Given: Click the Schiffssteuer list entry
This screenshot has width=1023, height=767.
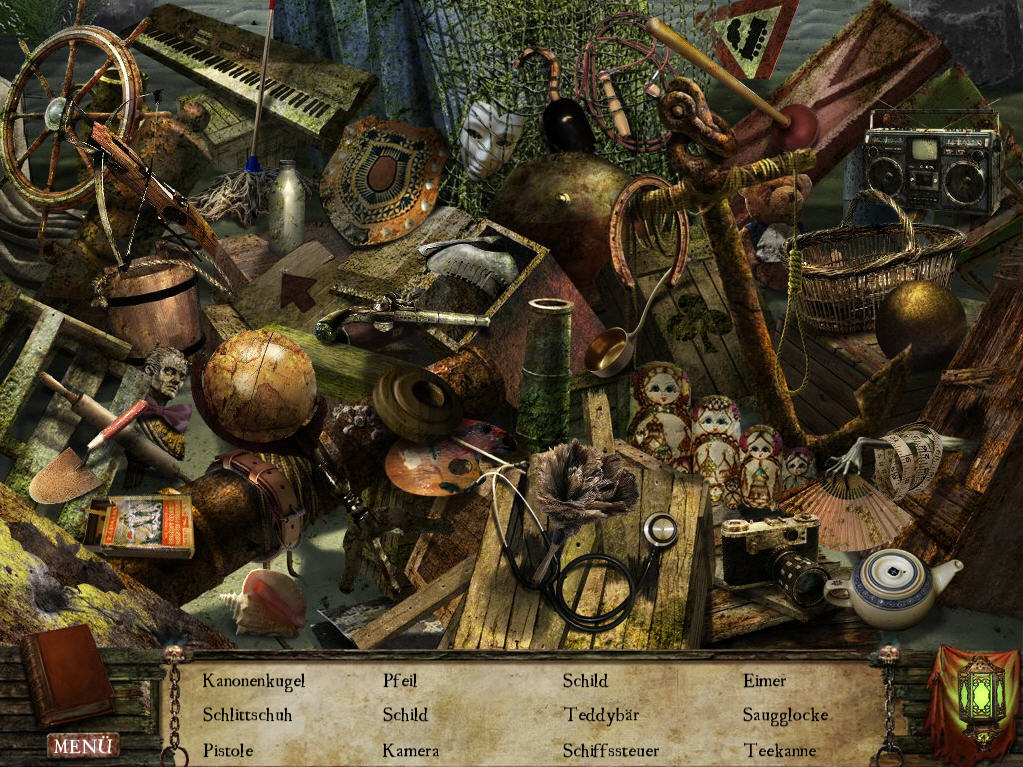Looking at the screenshot, I should point(610,750).
